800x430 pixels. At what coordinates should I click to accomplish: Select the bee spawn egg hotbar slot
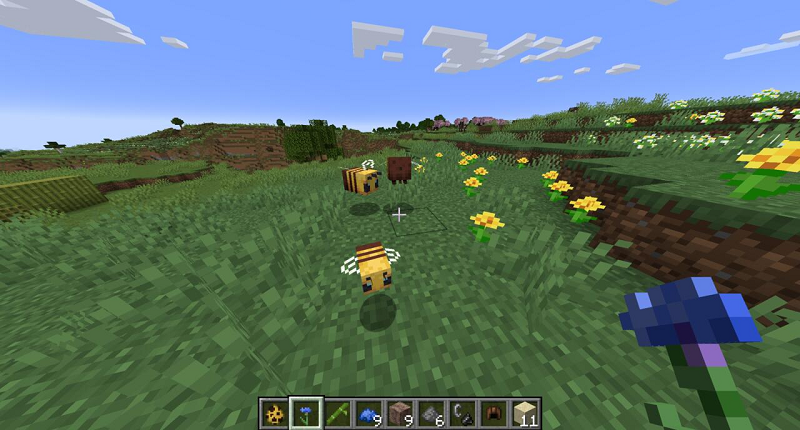click(x=274, y=413)
